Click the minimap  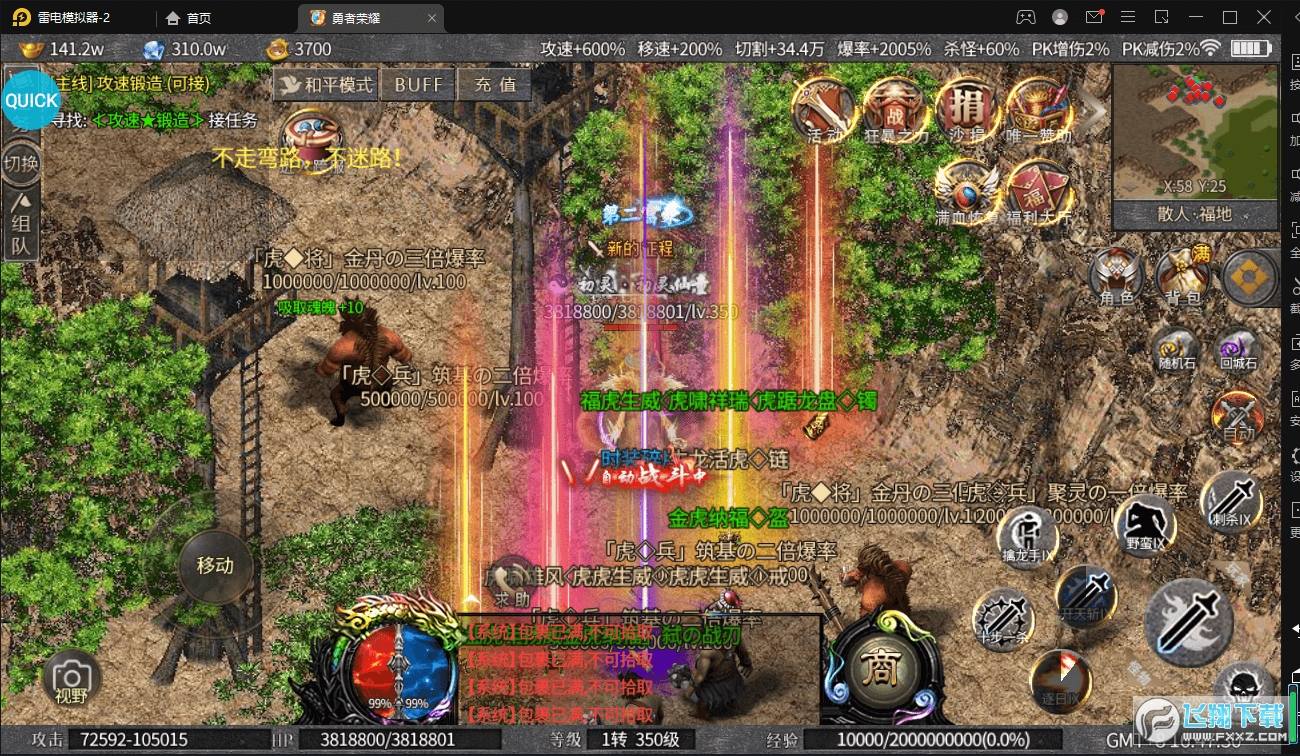pos(1195,132)
